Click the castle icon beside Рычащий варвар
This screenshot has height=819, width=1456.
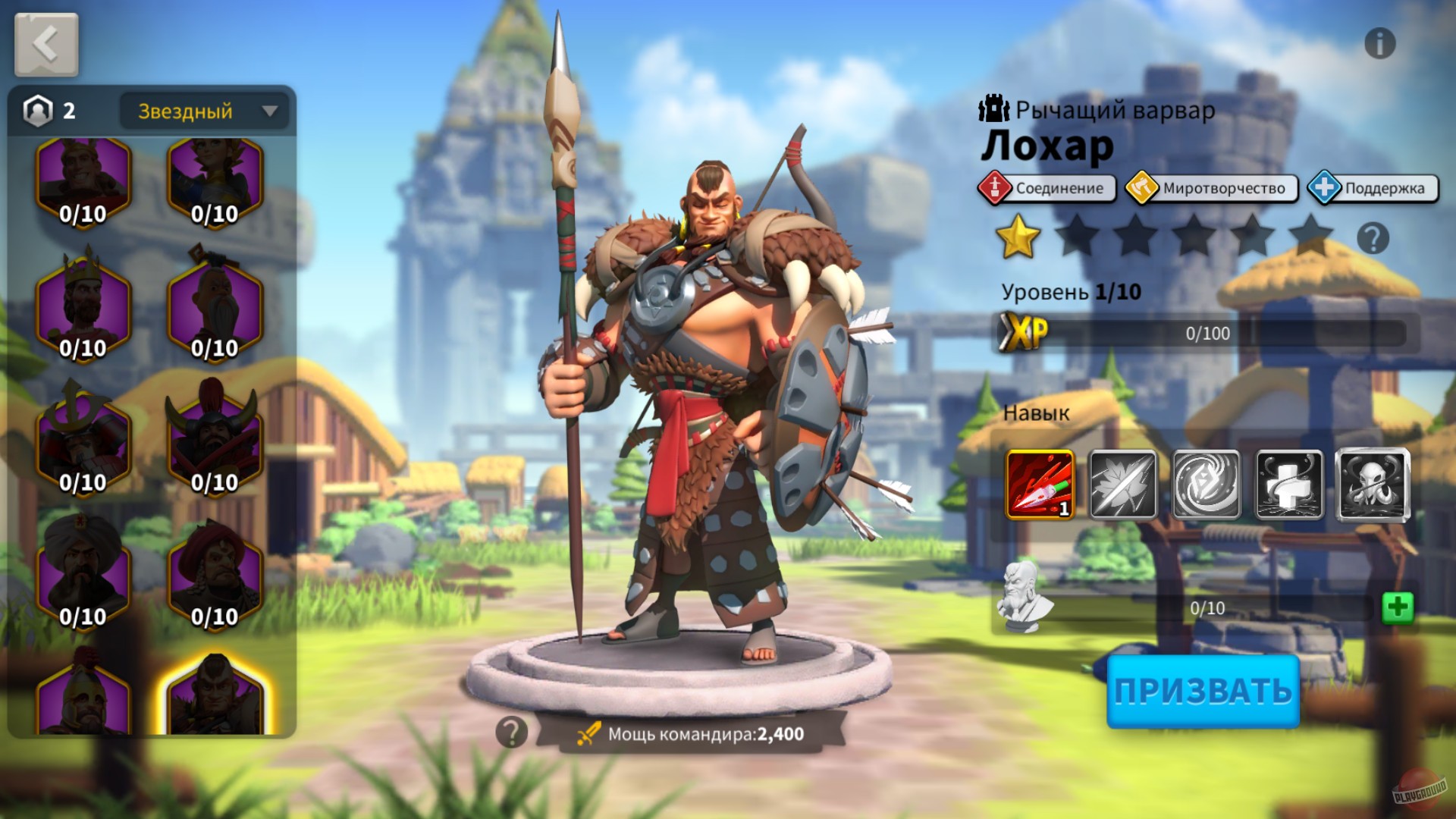tap(994, 108)
